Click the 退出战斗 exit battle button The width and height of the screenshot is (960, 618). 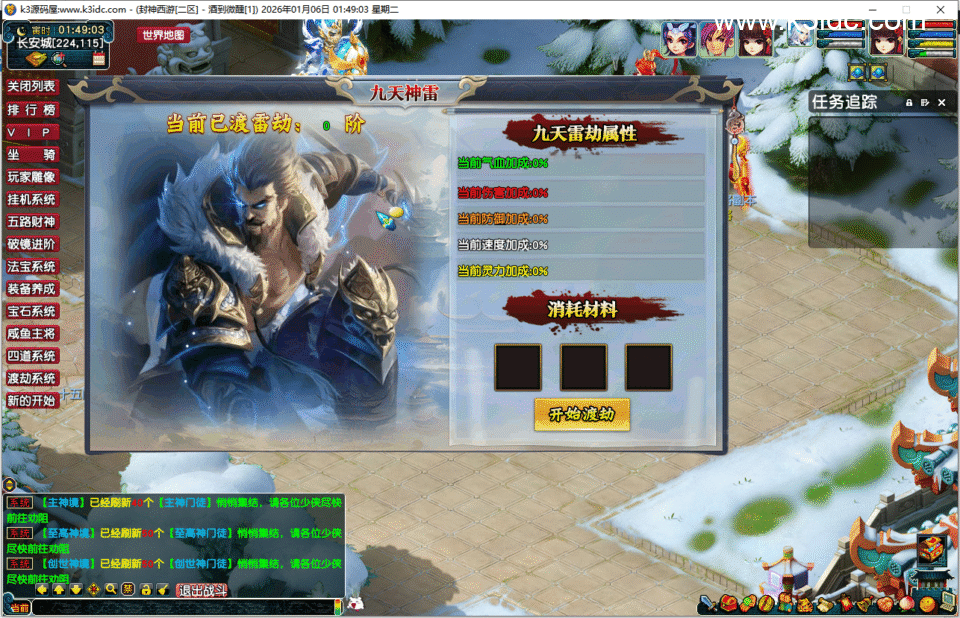203,590
